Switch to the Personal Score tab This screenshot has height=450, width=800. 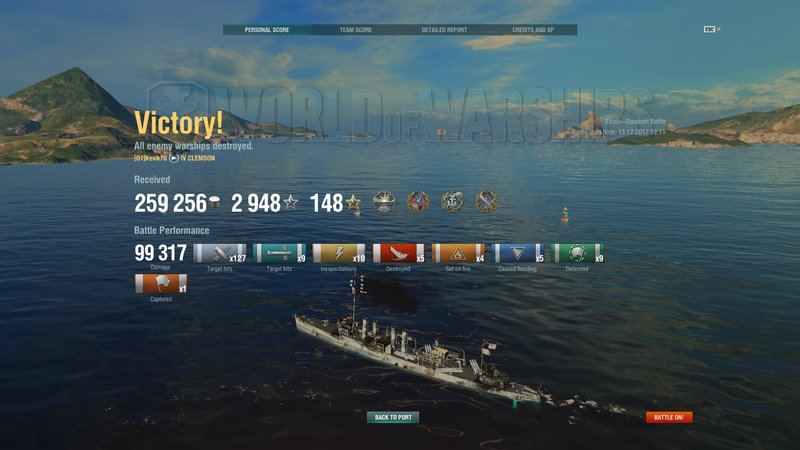pyautogui.click(x=266, y=30)
